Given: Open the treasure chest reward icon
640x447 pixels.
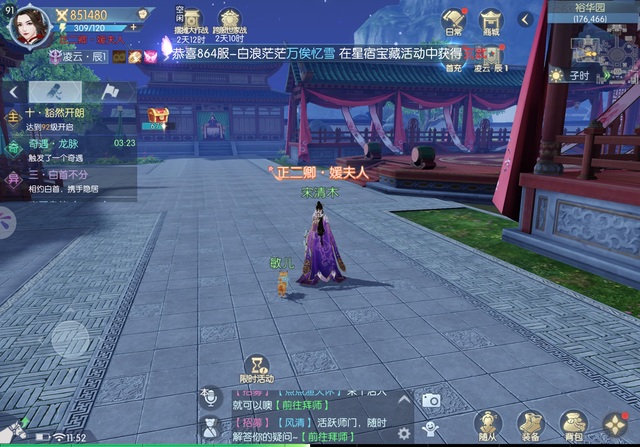Looking at the screenshot, I should click(156, 118).
